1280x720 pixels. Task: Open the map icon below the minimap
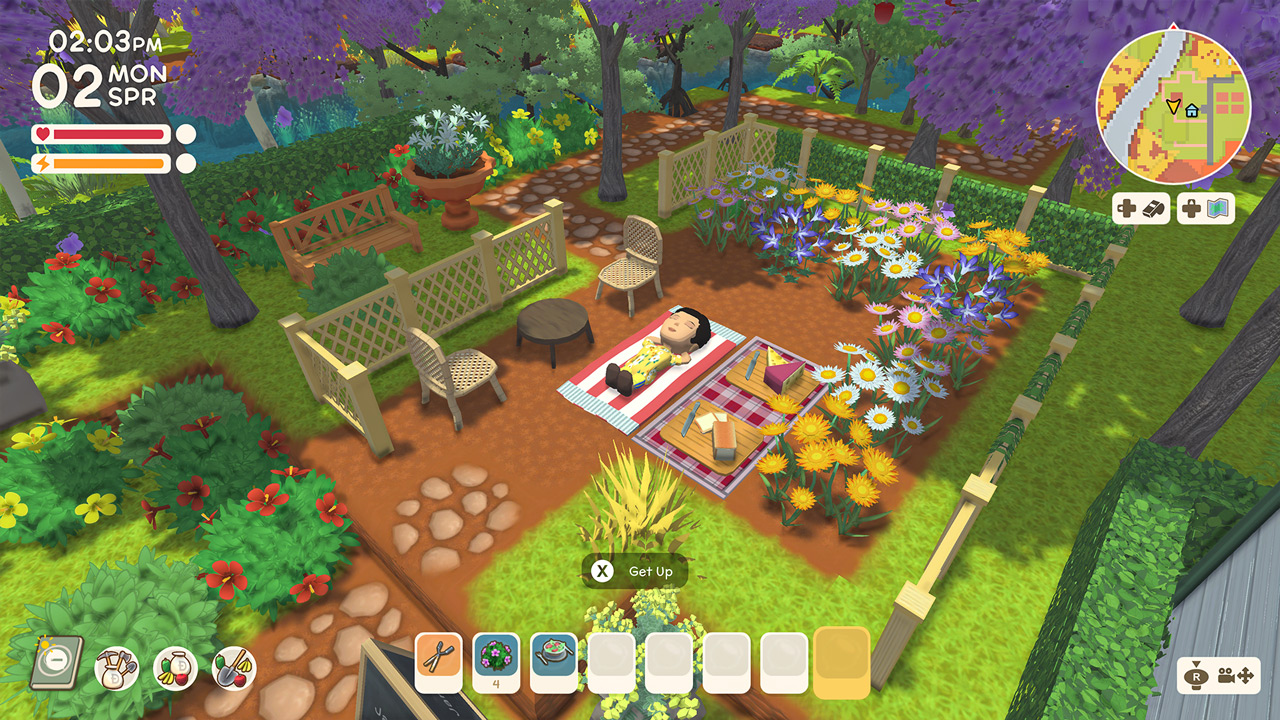pos(1218,208)
